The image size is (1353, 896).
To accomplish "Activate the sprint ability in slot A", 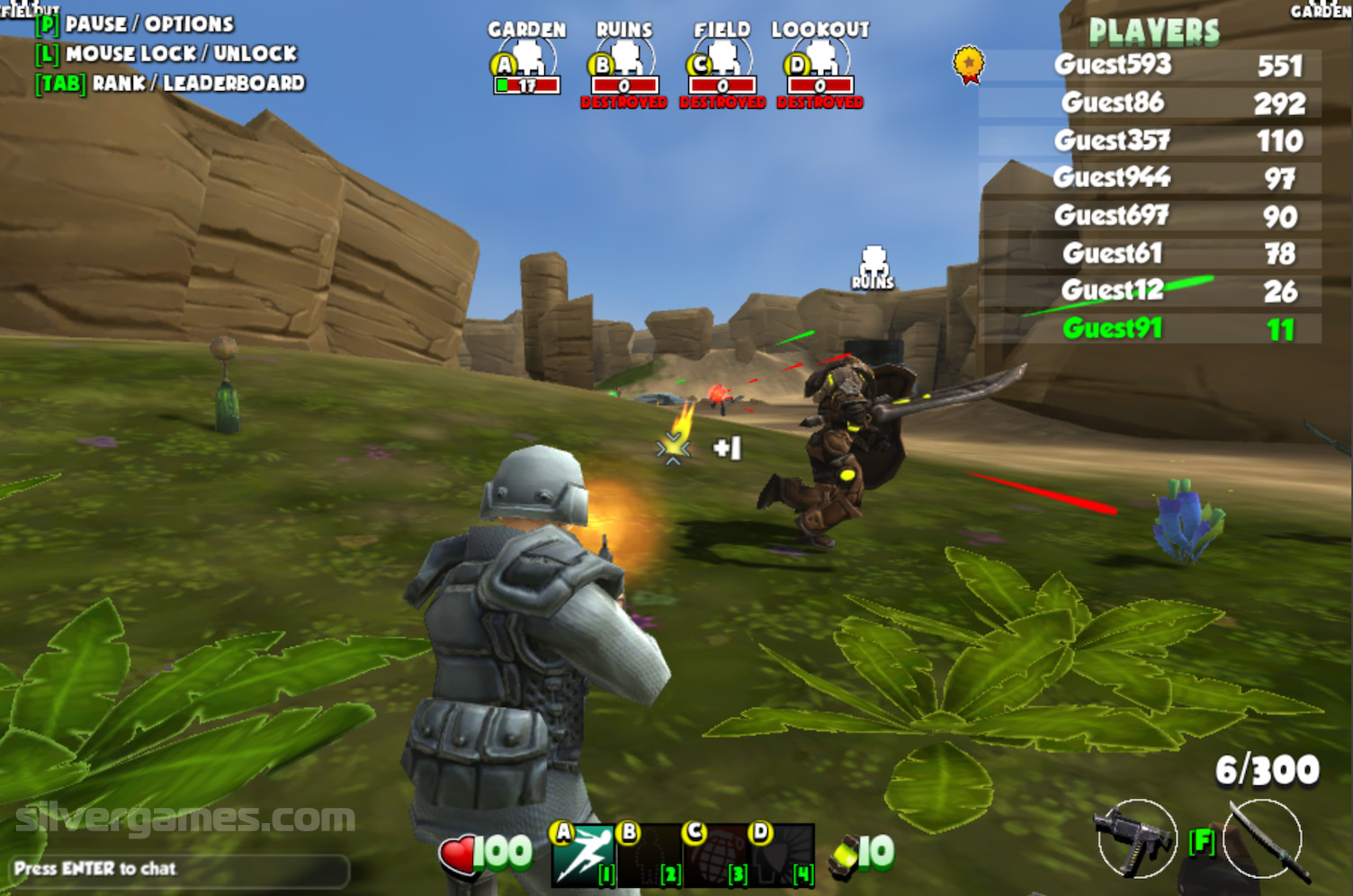I will (x=581, y=854).
